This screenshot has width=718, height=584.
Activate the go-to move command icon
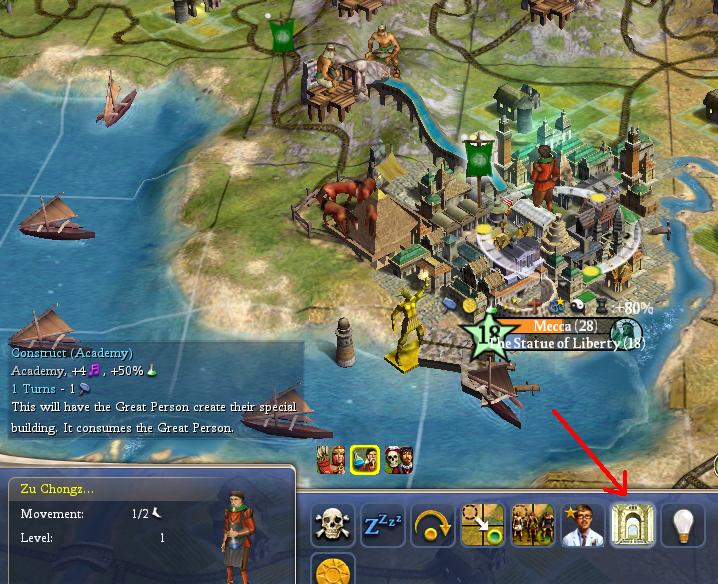click(x=483, y=524)
